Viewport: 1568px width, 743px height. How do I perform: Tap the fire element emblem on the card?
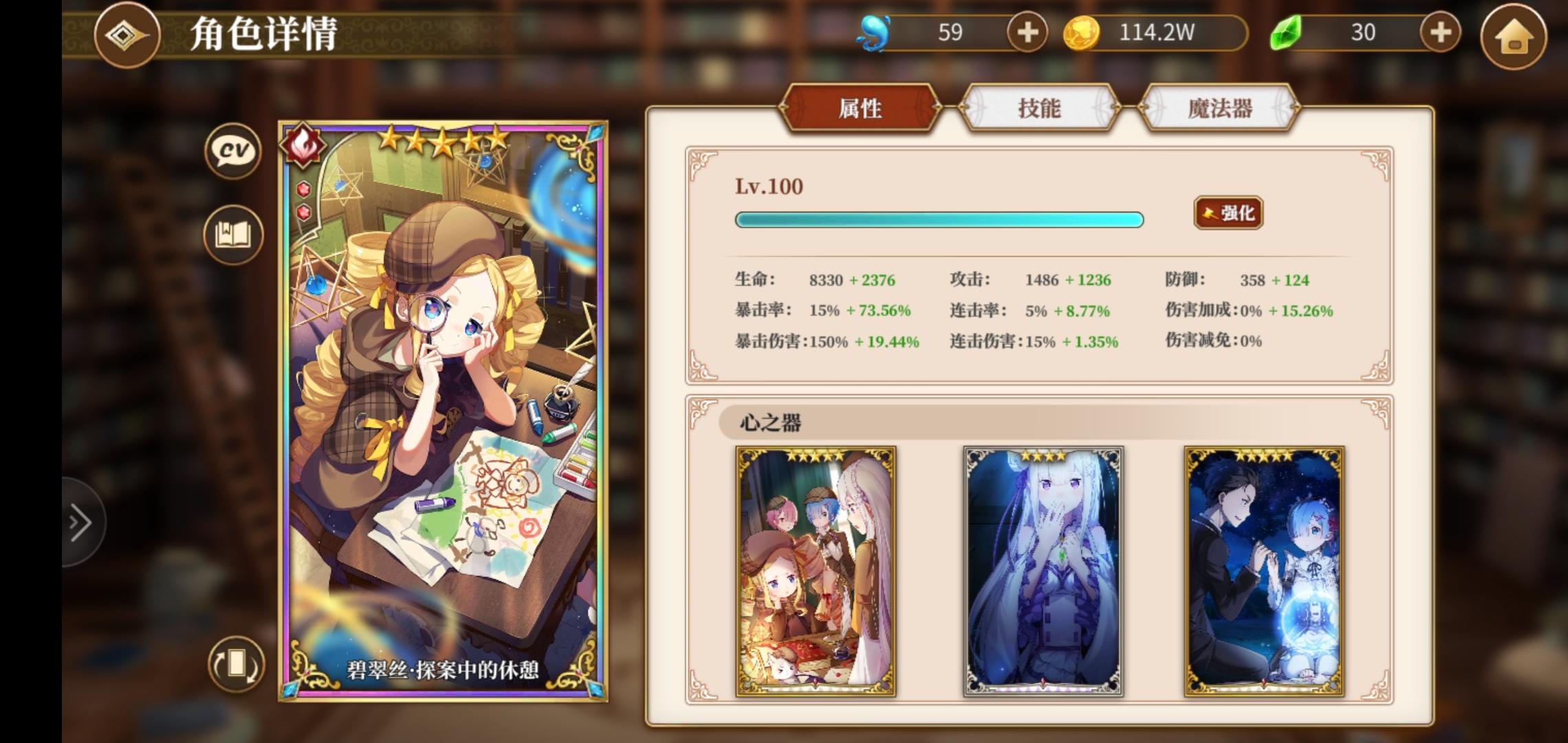(303, 144)
